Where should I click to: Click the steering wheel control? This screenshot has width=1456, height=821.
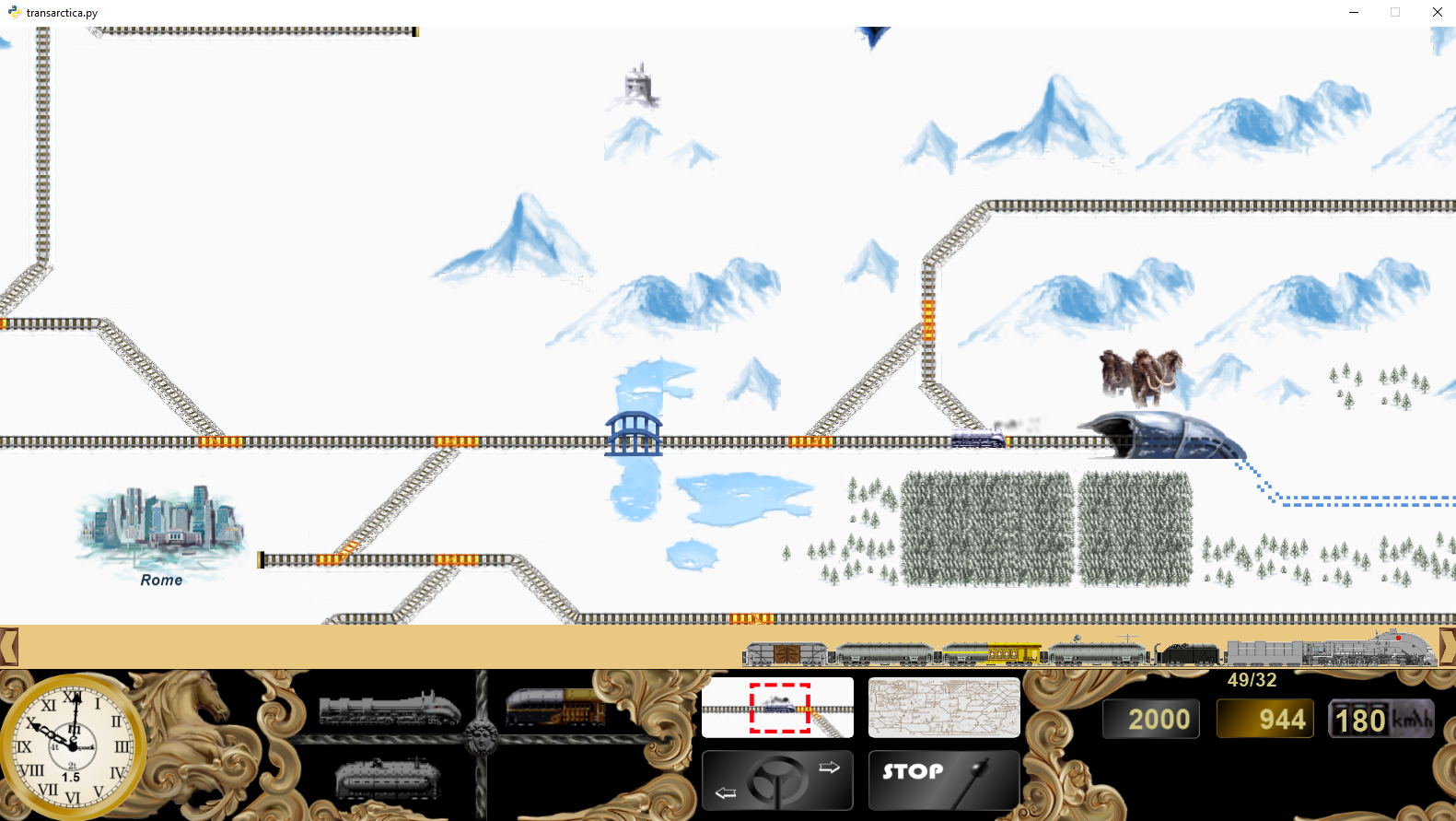(777, 780)
